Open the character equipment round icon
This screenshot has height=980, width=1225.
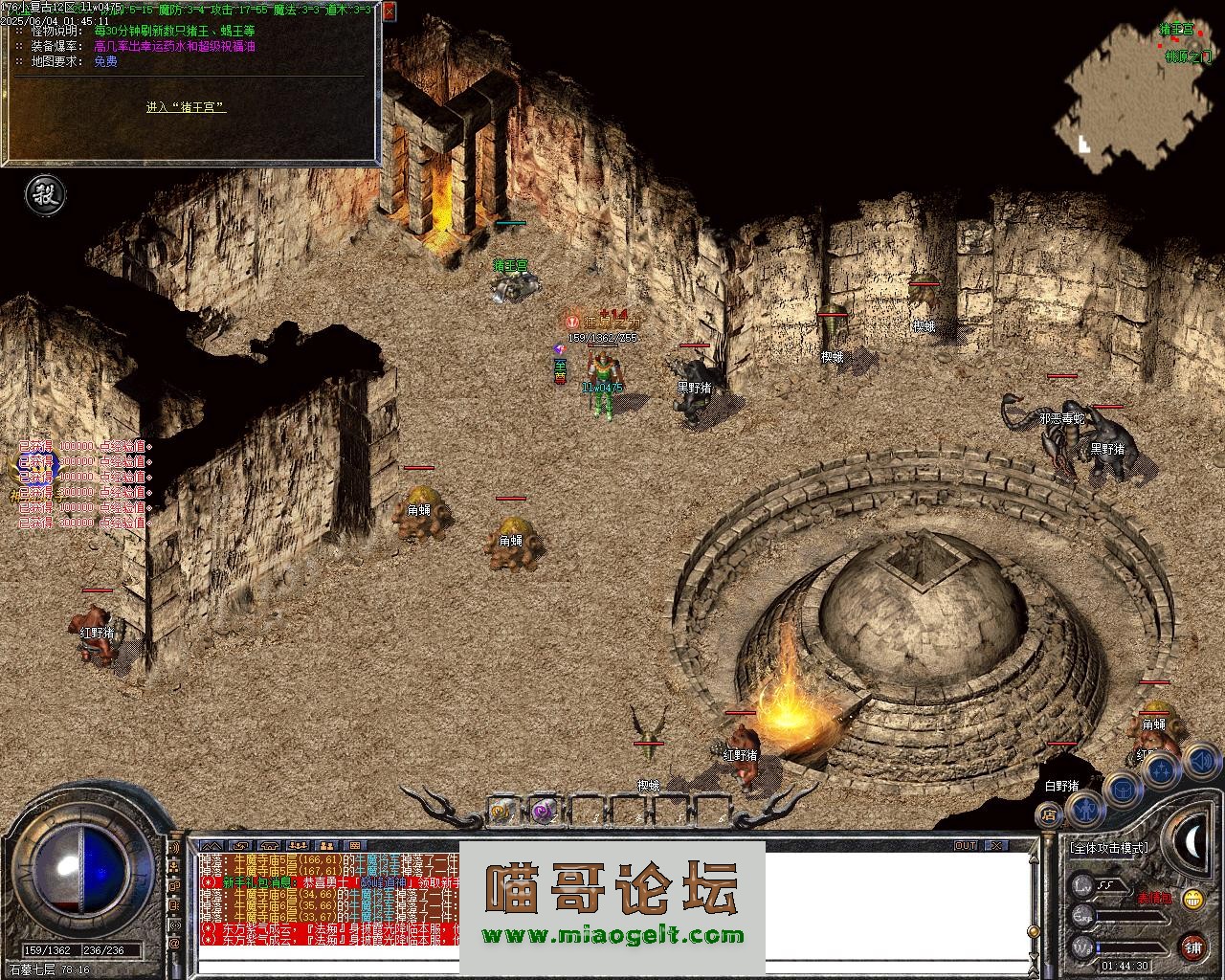click(1085, 811)
